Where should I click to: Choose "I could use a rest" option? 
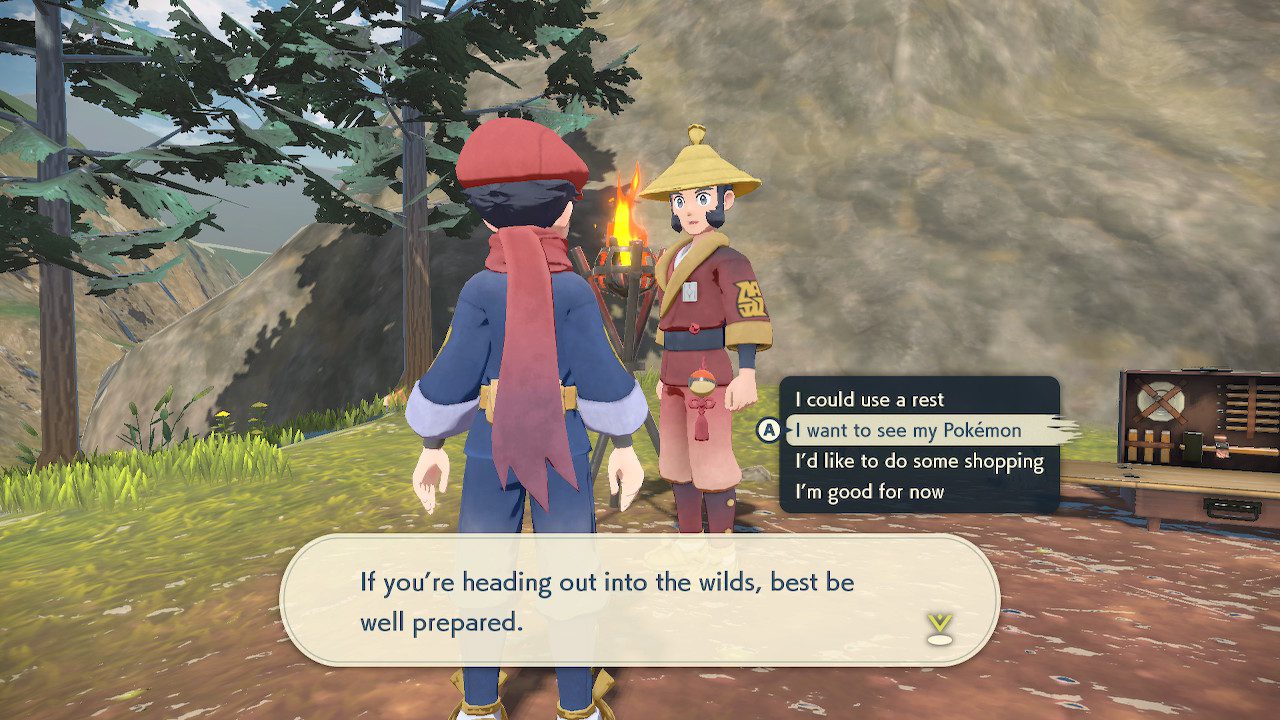point(870,399)
